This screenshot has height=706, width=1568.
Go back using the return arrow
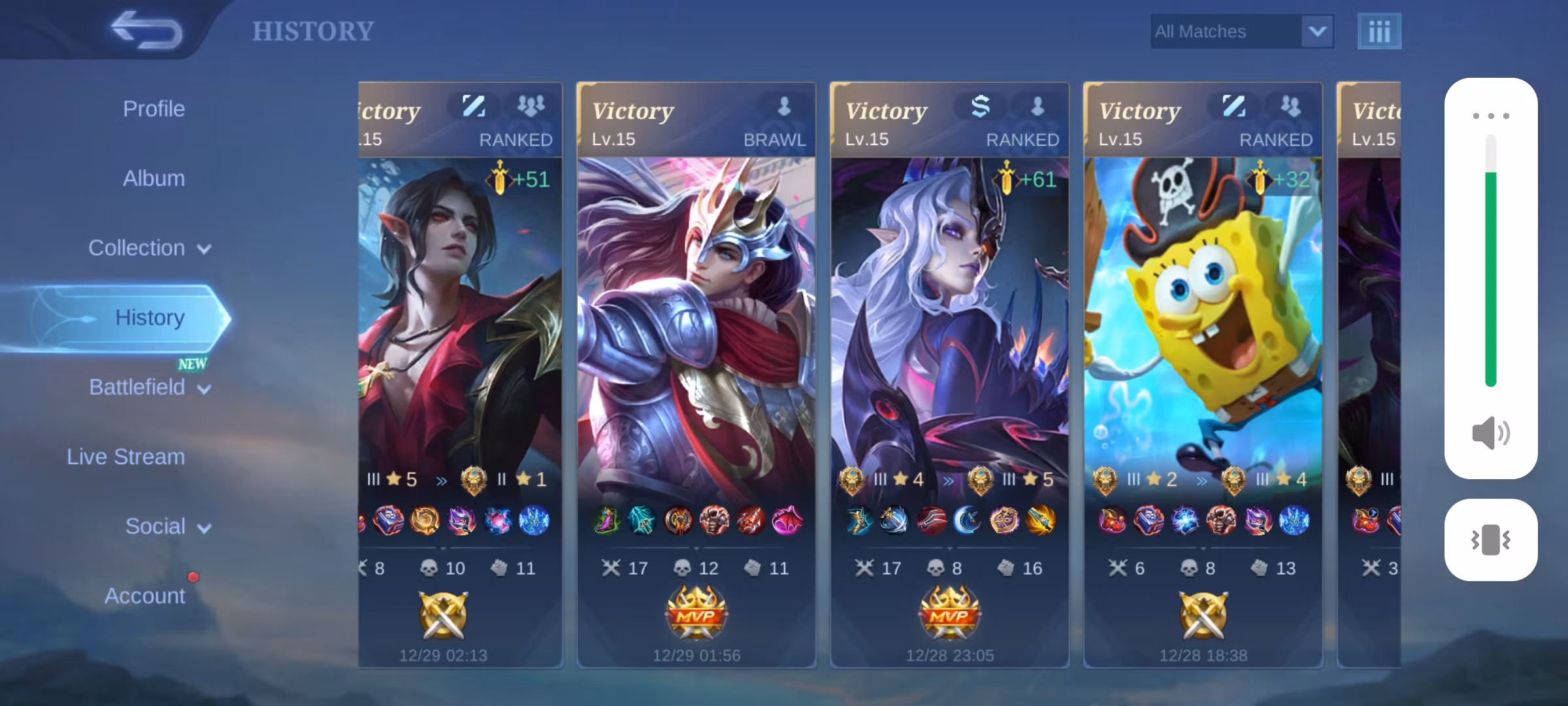(x=146, y=30)
